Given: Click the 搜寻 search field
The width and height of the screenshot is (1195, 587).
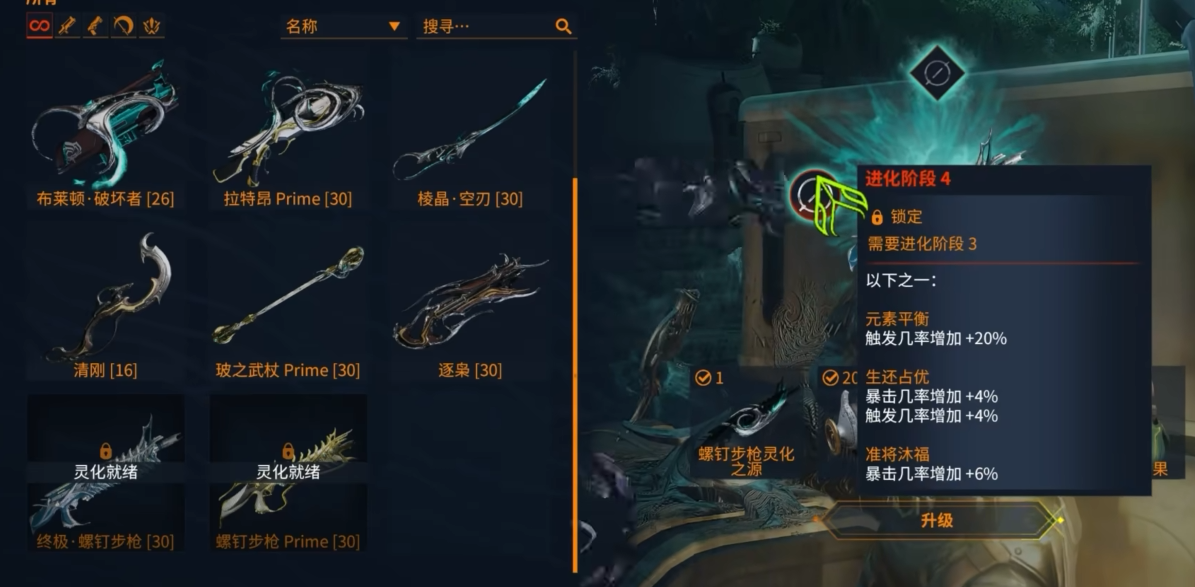Looking at the screenshot, I should tap(483, 26).
